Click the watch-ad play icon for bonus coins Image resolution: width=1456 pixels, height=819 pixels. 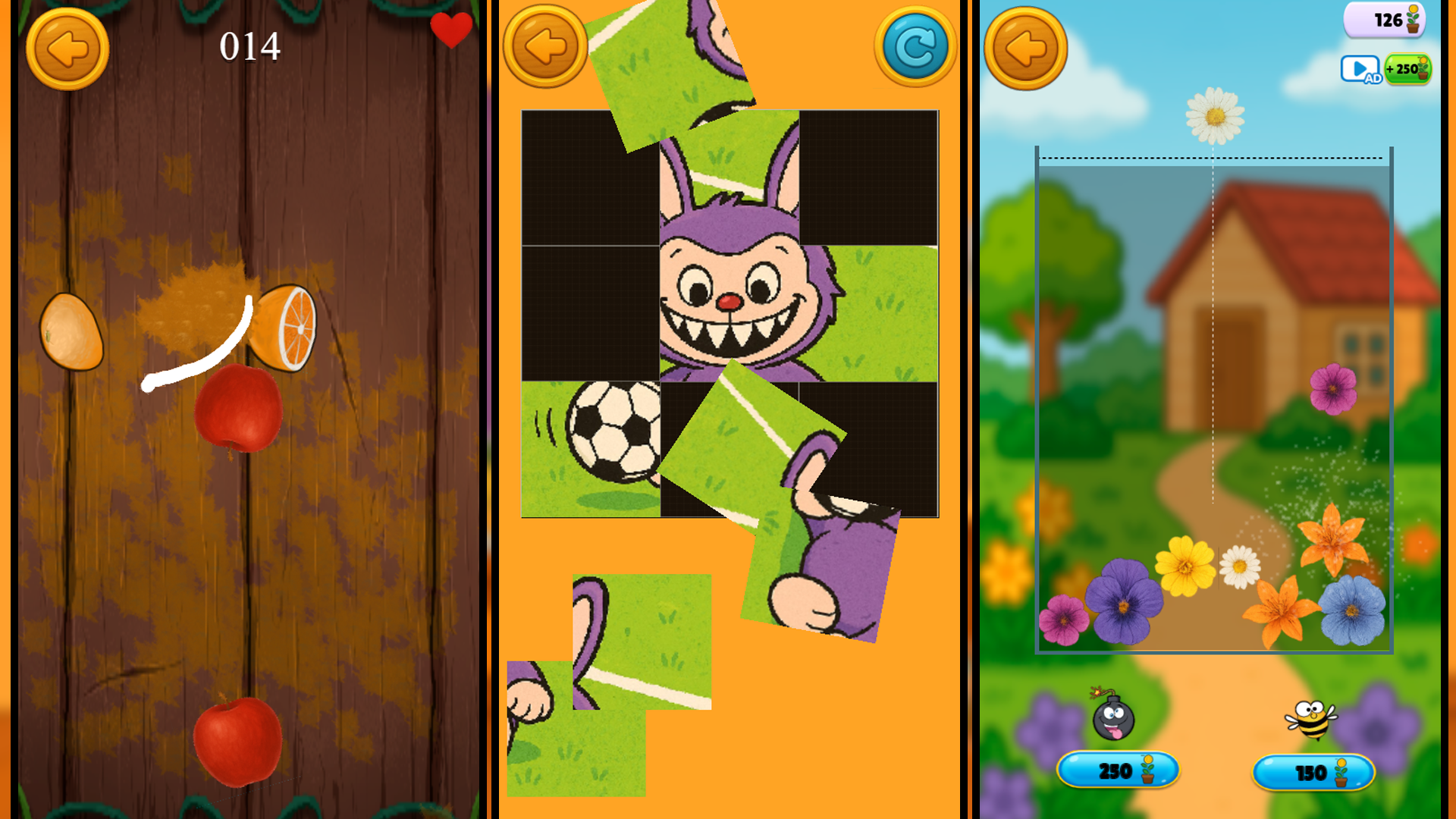pyautogui.click(x=1360, y=69)
